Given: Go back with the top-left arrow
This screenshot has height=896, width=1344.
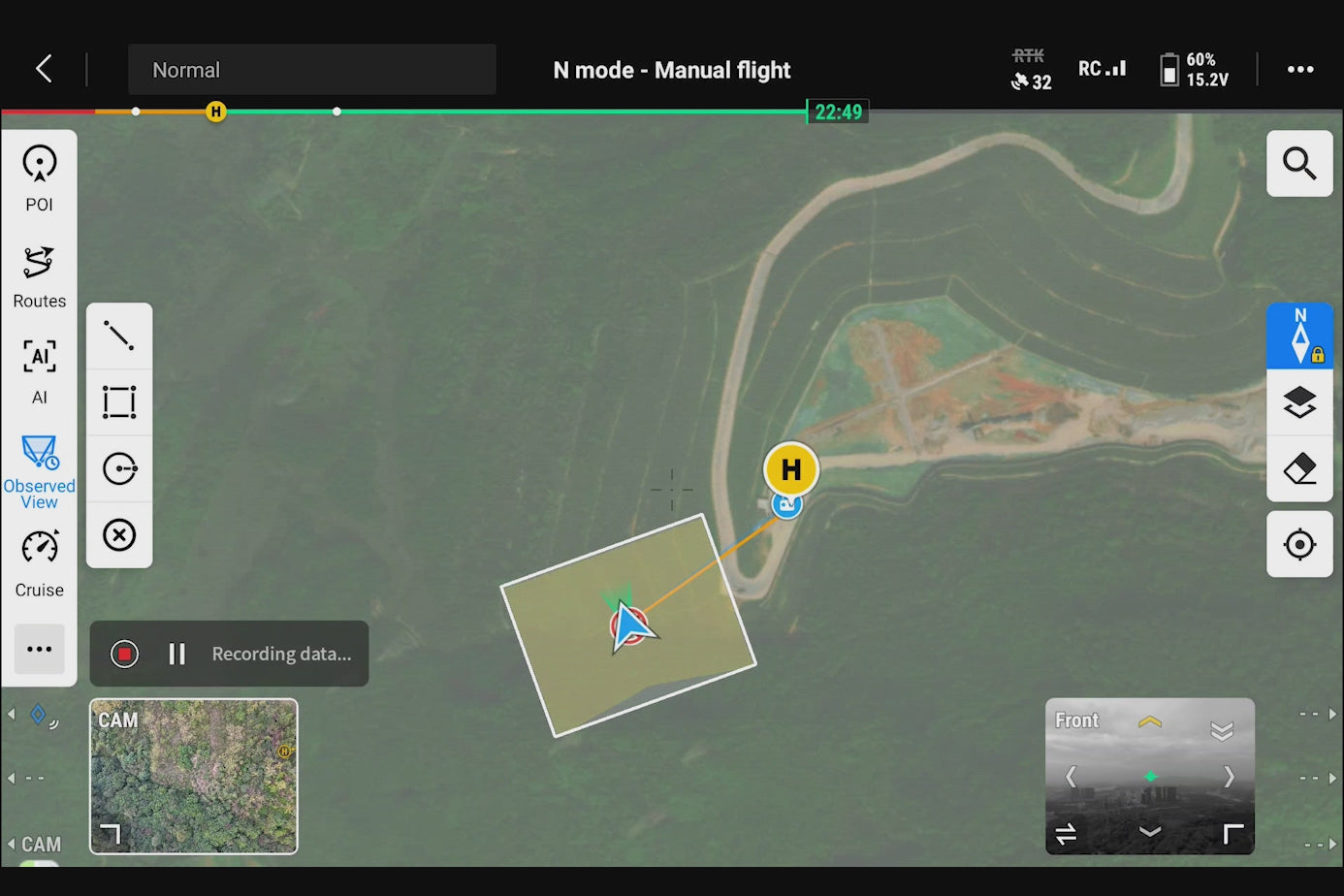Looking at the screenshot, I should click(x=44, y=69).
